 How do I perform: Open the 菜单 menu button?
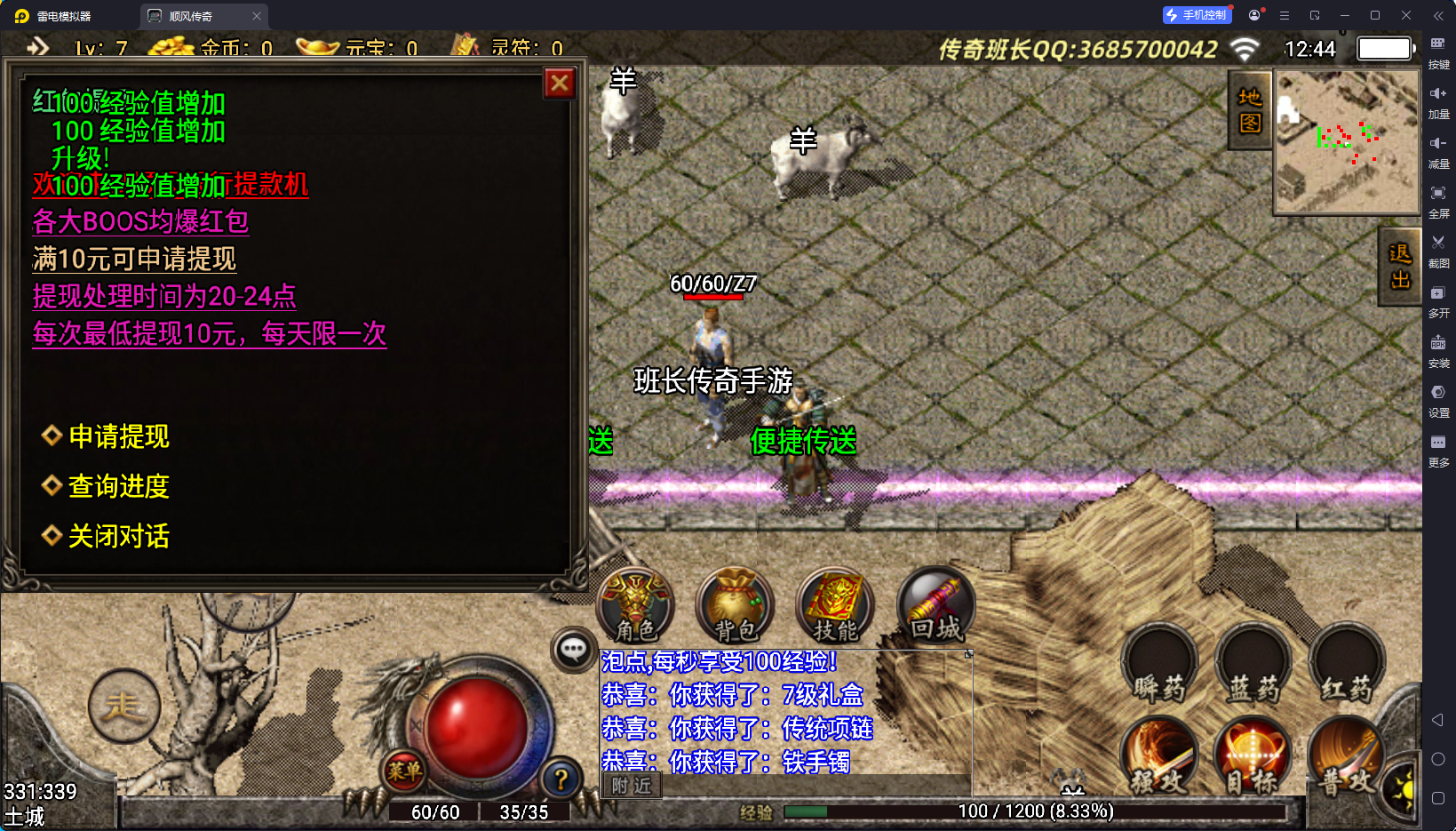404,771
